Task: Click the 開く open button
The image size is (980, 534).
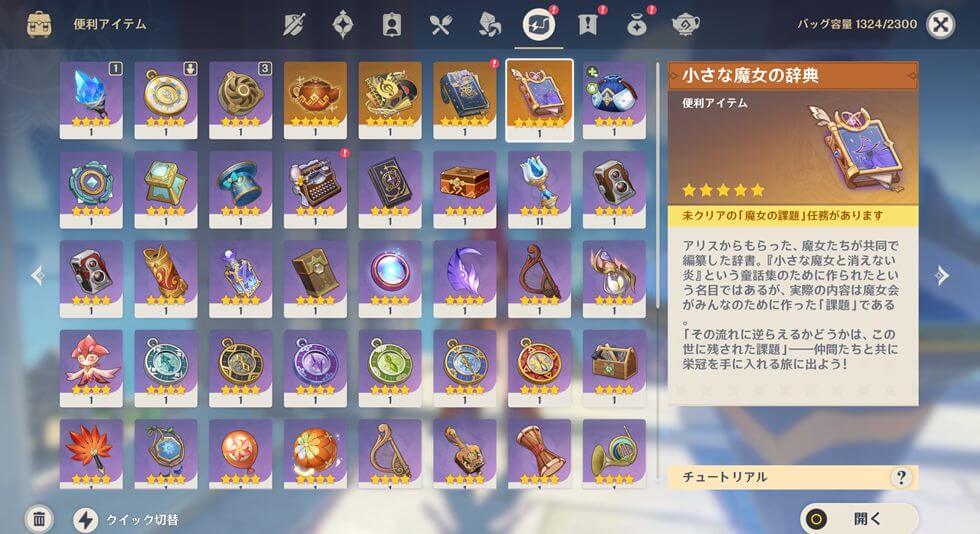Action: [858, 518]
